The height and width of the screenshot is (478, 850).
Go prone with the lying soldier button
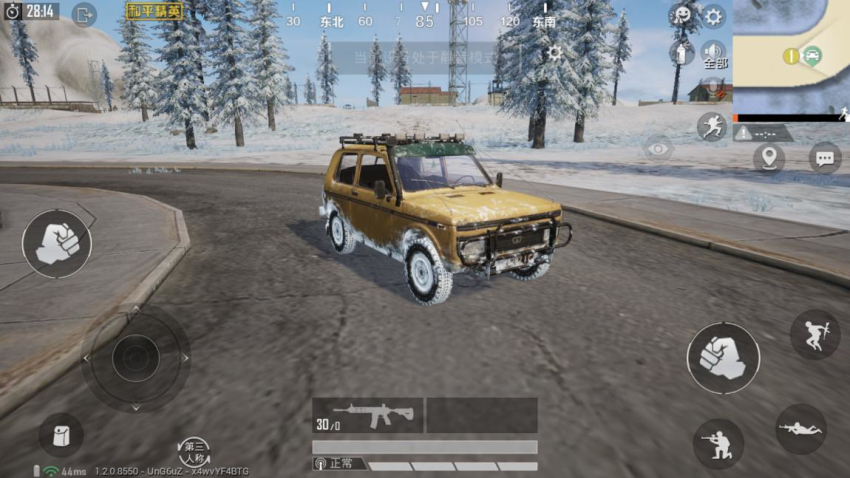point(801,428)
